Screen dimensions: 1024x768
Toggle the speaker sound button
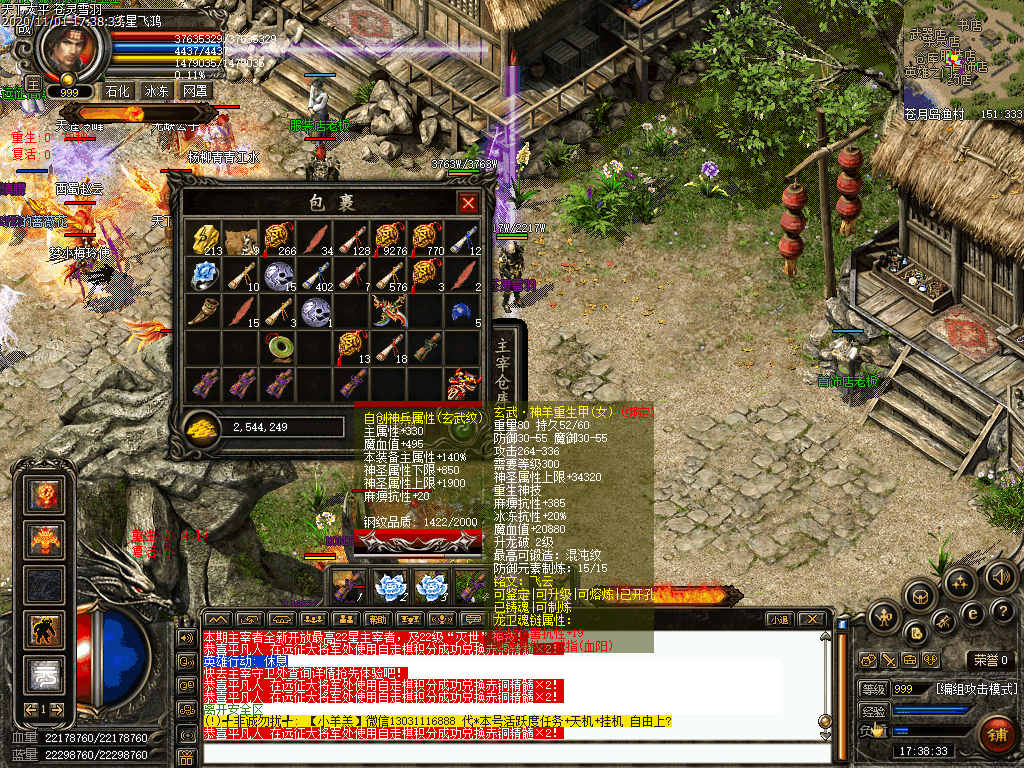point(1000,576)
